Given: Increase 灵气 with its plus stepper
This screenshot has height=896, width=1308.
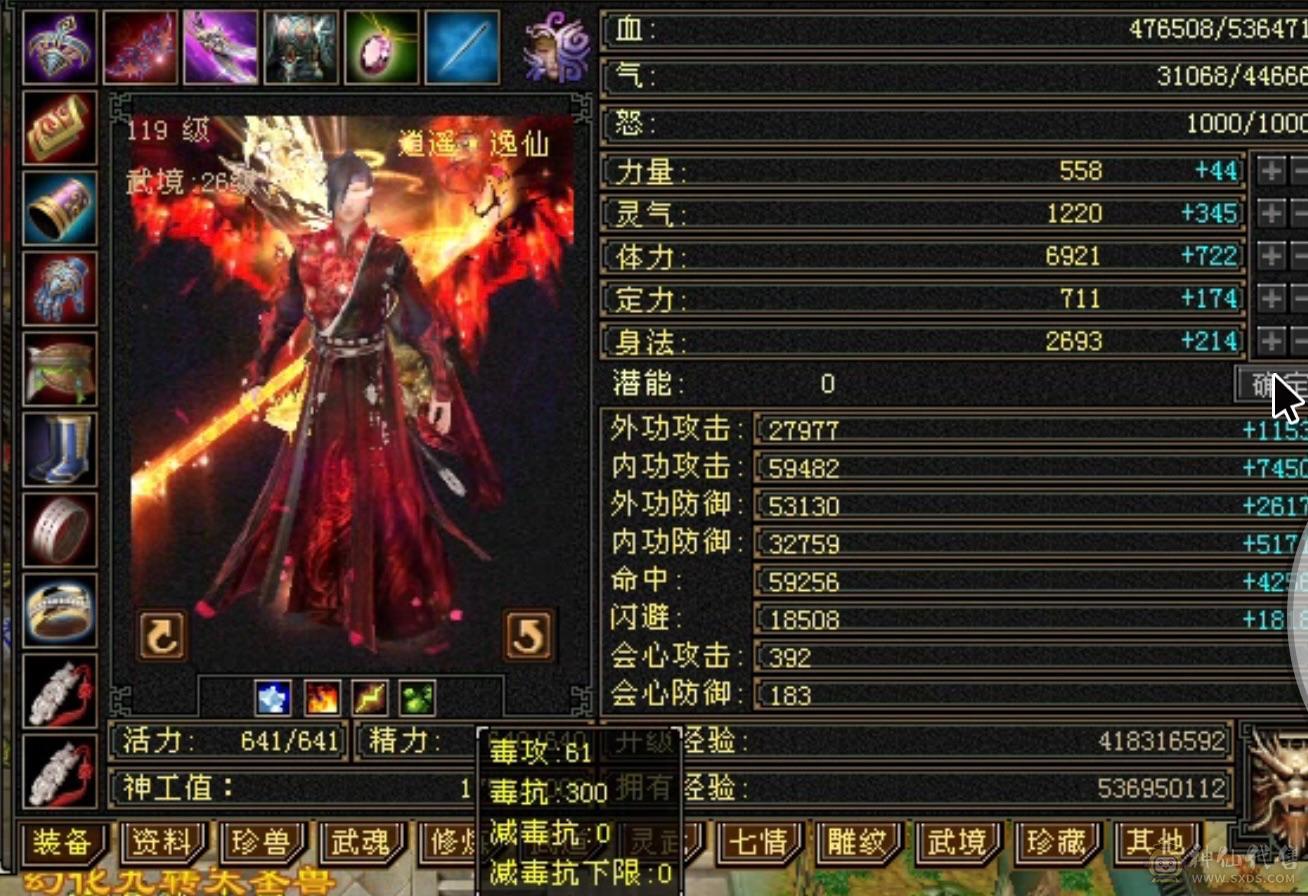Looking at the screenshot, I should (1272, 213).
